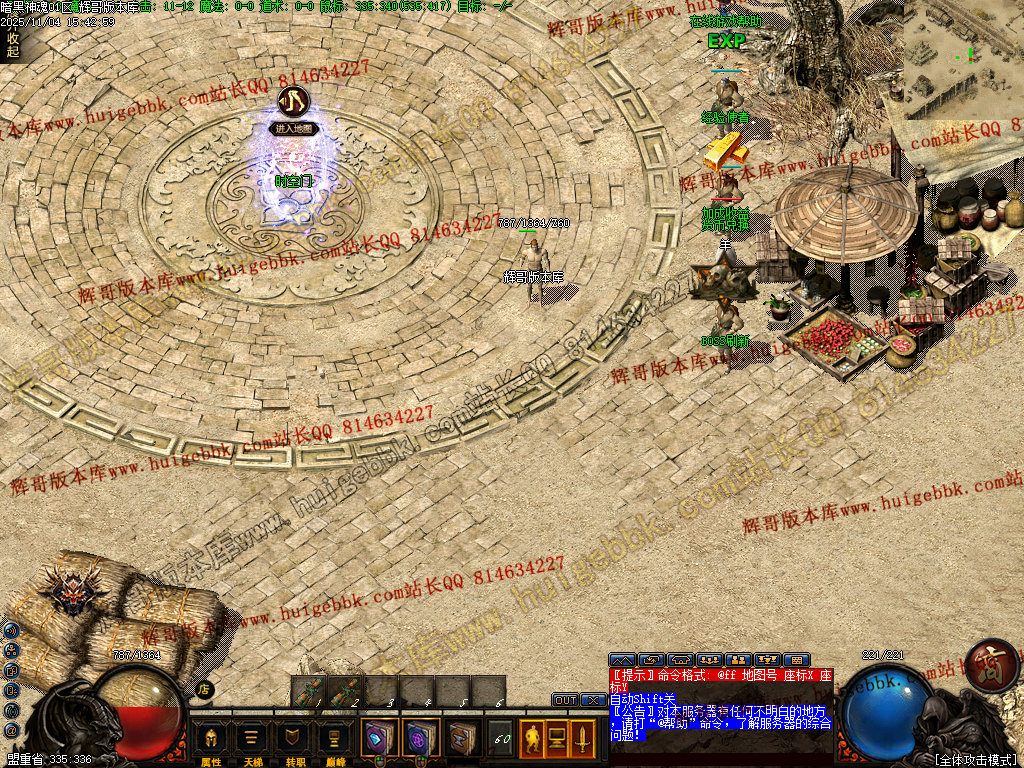
Task: Toggle the 全体攻击模式 attack mode label
Action: (975, 760)
